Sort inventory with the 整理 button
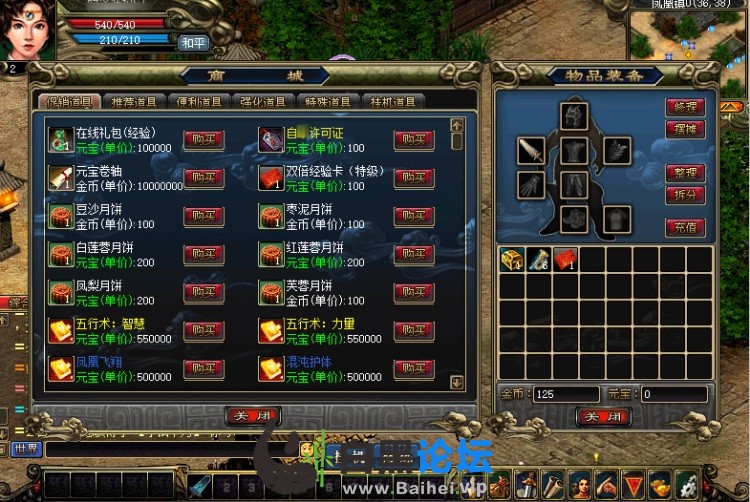Screen dimensions: 750x502 [x=685, y=173]
